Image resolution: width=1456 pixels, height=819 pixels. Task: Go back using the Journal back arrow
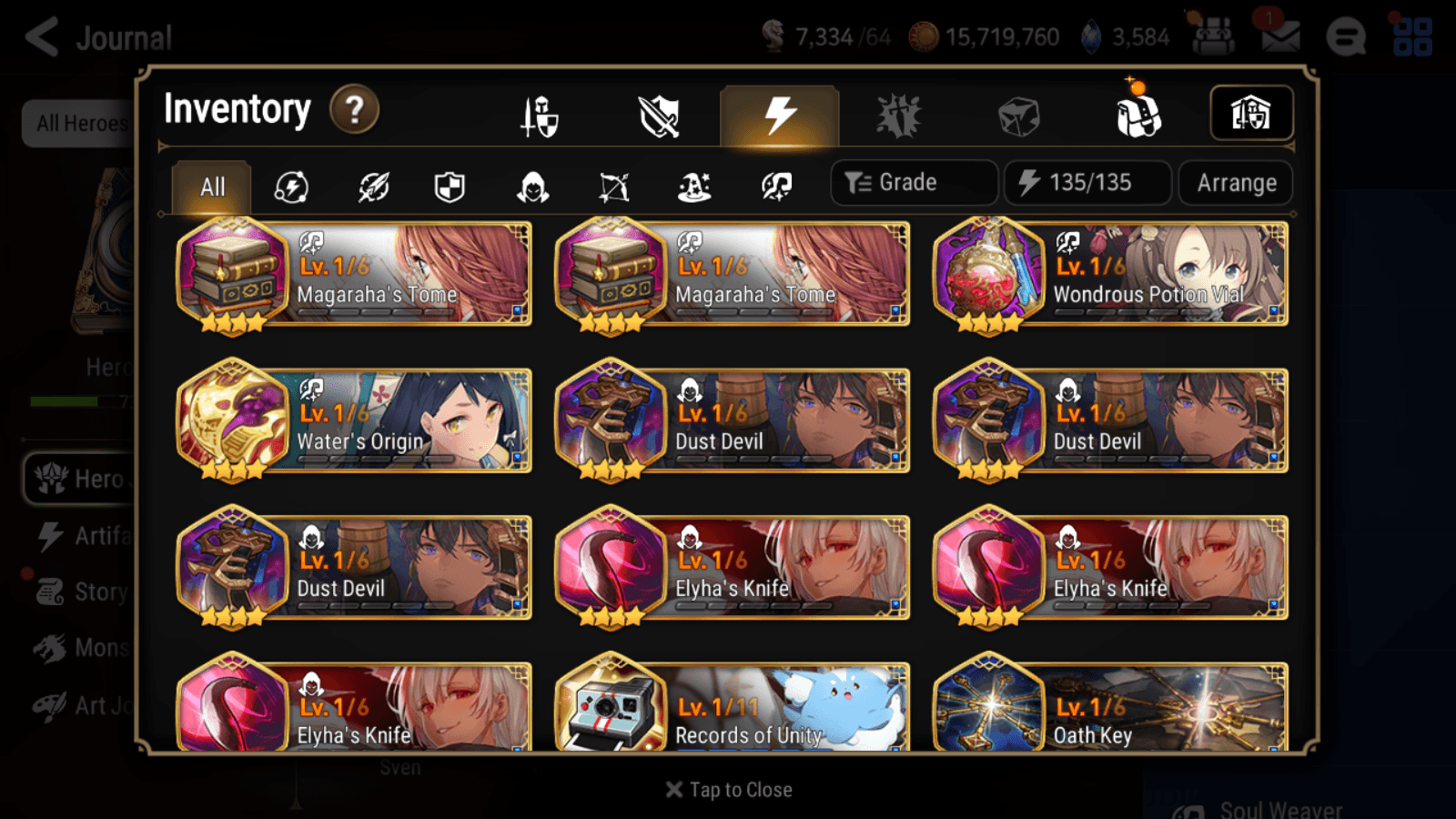[41, 37]
